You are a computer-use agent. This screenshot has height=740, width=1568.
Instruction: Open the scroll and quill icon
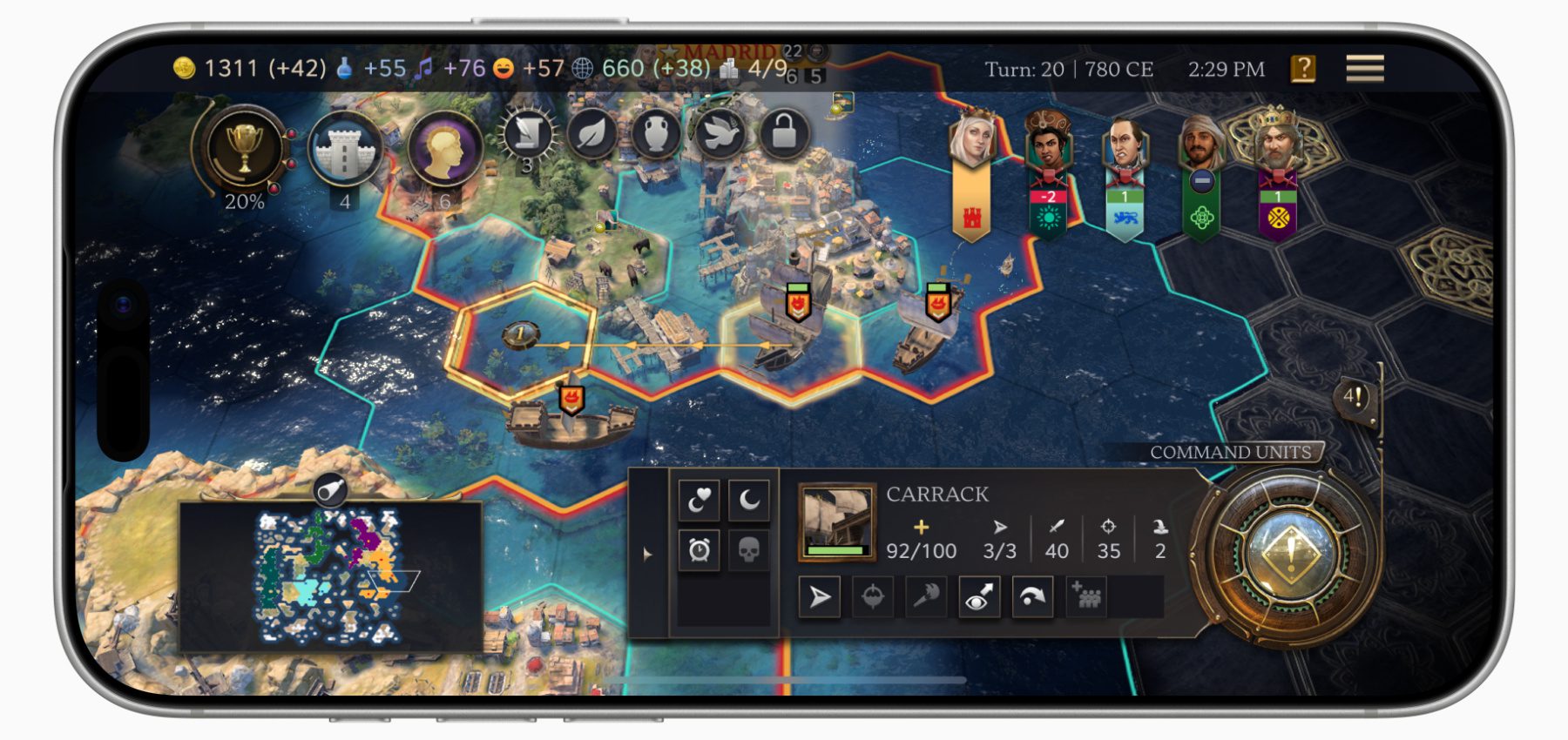pyautogui.click(x=527, y=135)
